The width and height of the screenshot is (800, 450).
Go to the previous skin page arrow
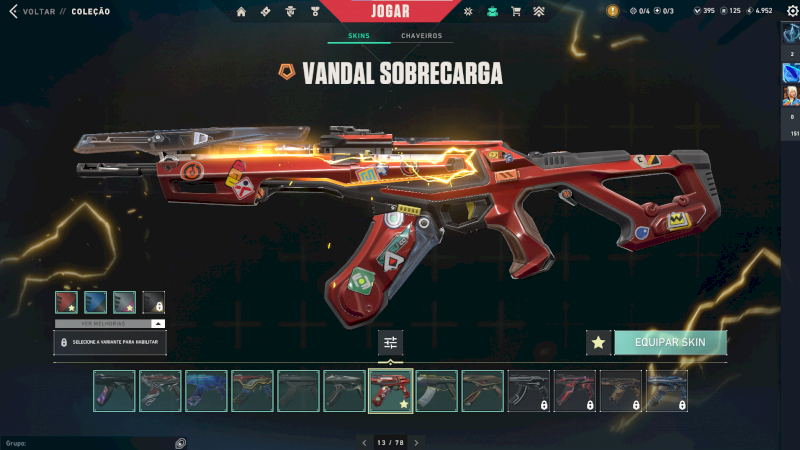click(365, 442)
